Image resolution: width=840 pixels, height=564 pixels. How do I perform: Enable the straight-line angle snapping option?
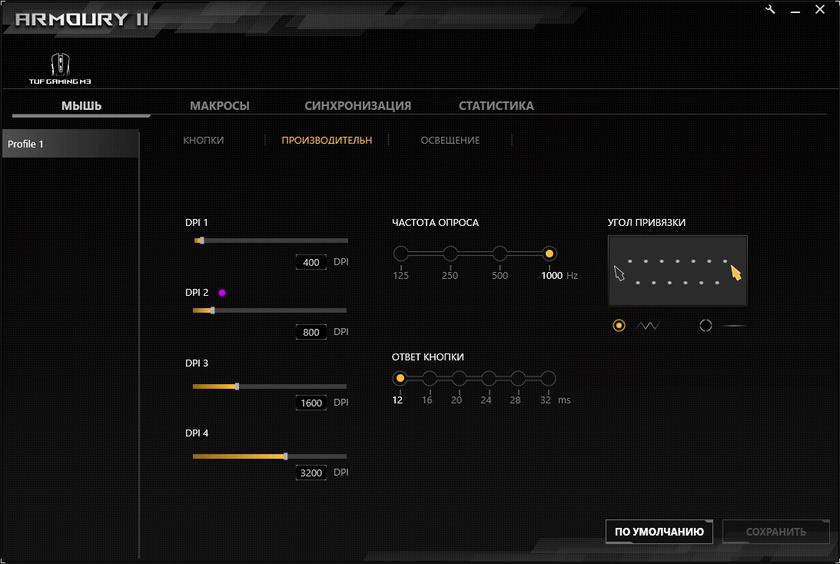[x=706, y=325]
